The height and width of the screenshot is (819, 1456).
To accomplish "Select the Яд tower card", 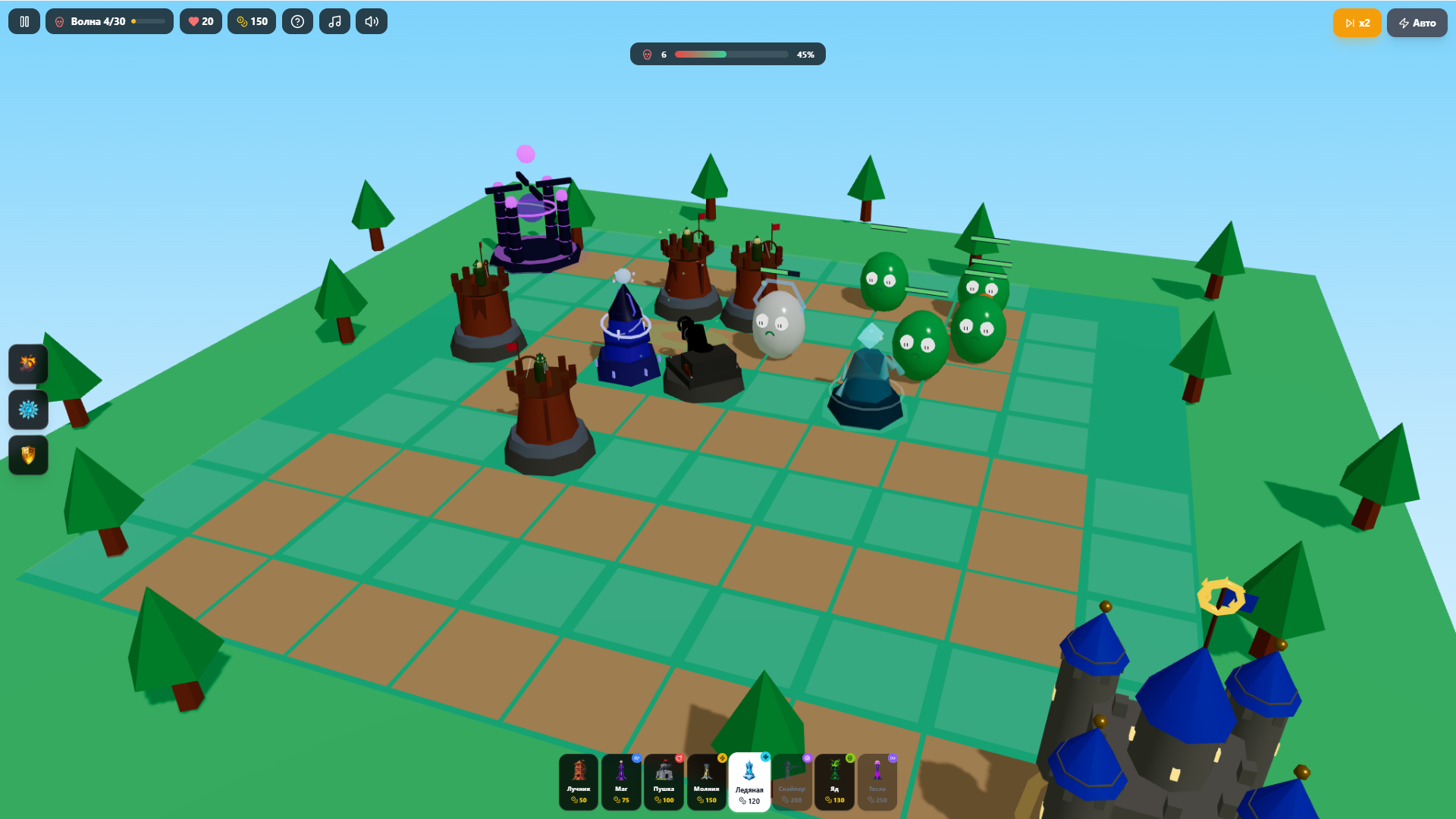I will (834, 783).
